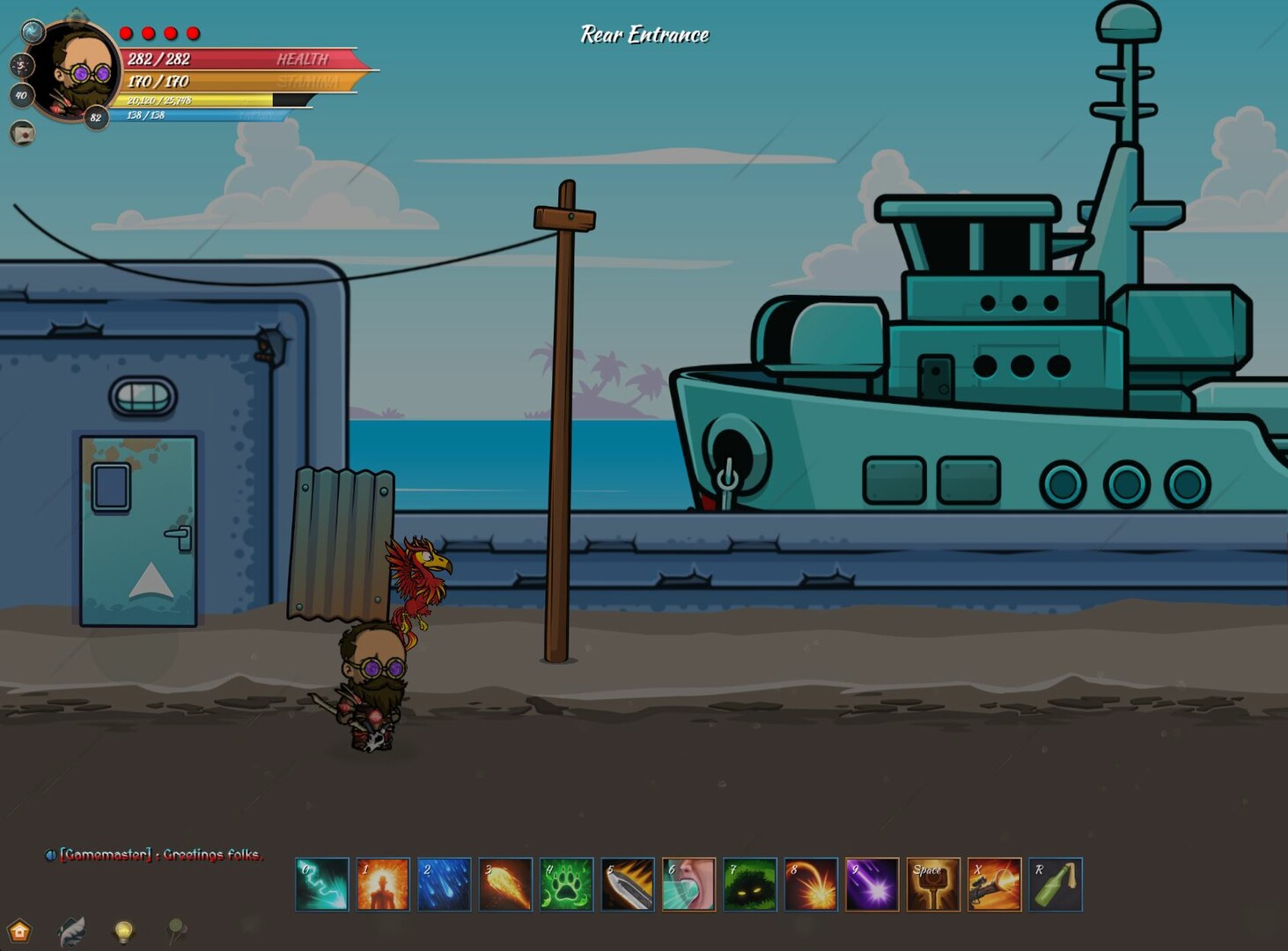The width and height of the screenshot is (1288, 951).
Task: Open the Gamemaster chat message line
Action: tap(158, 854)
